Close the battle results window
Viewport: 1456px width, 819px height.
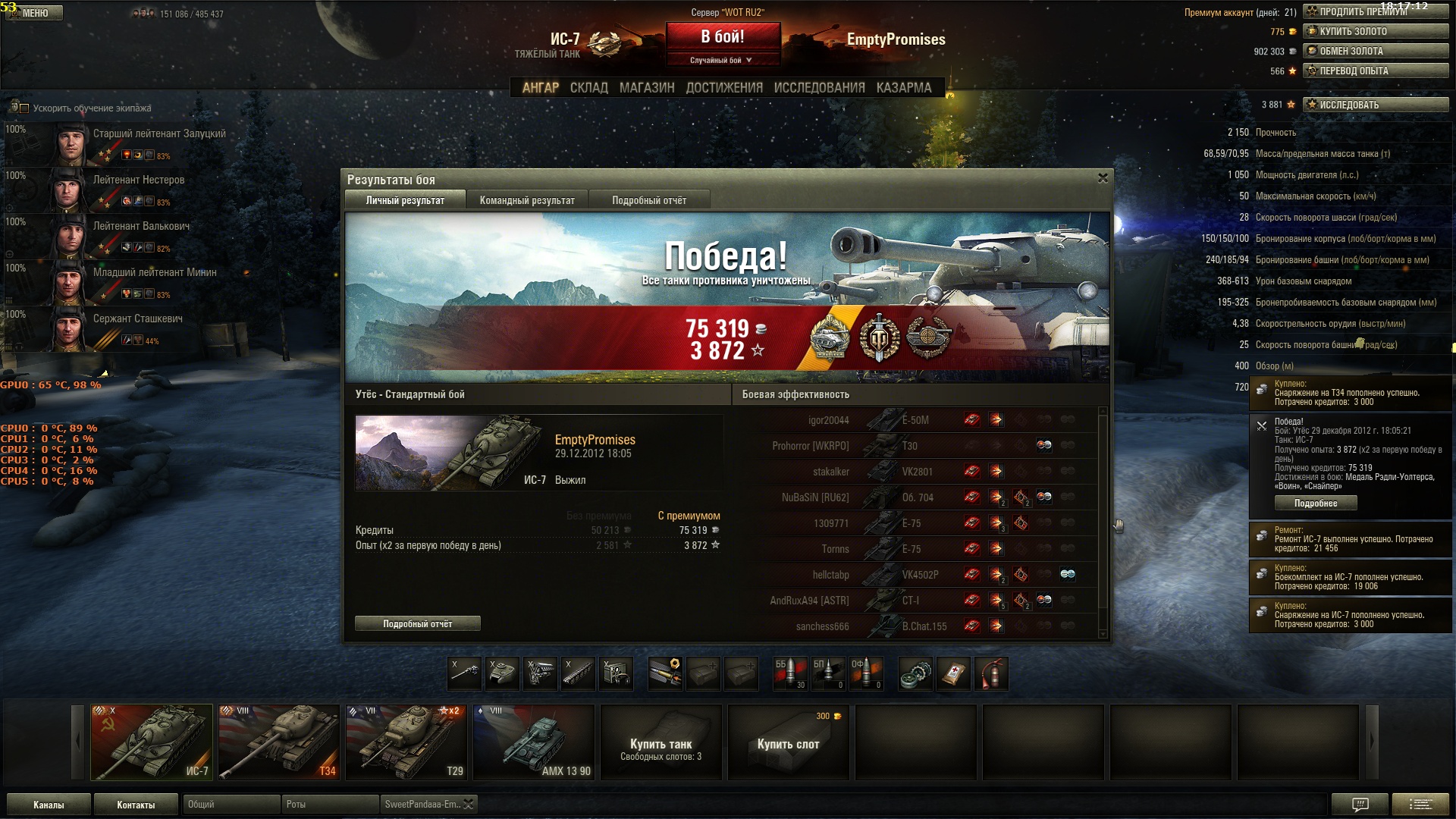coord(1103,178)
